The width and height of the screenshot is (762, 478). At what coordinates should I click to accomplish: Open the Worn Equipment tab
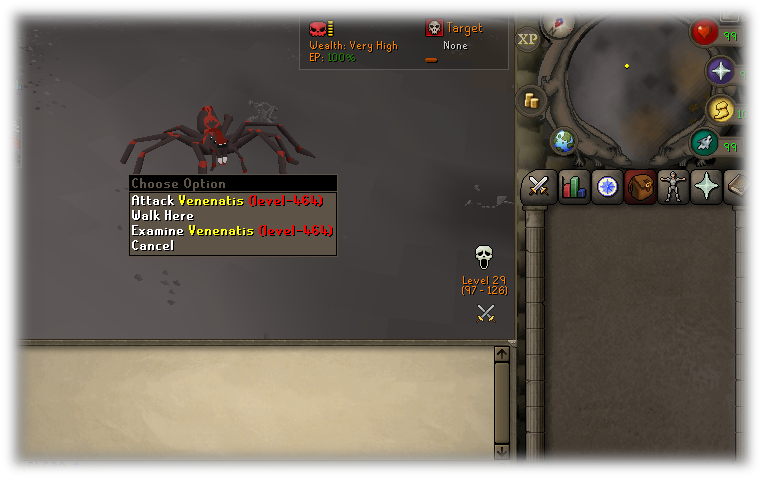point(674,187)
